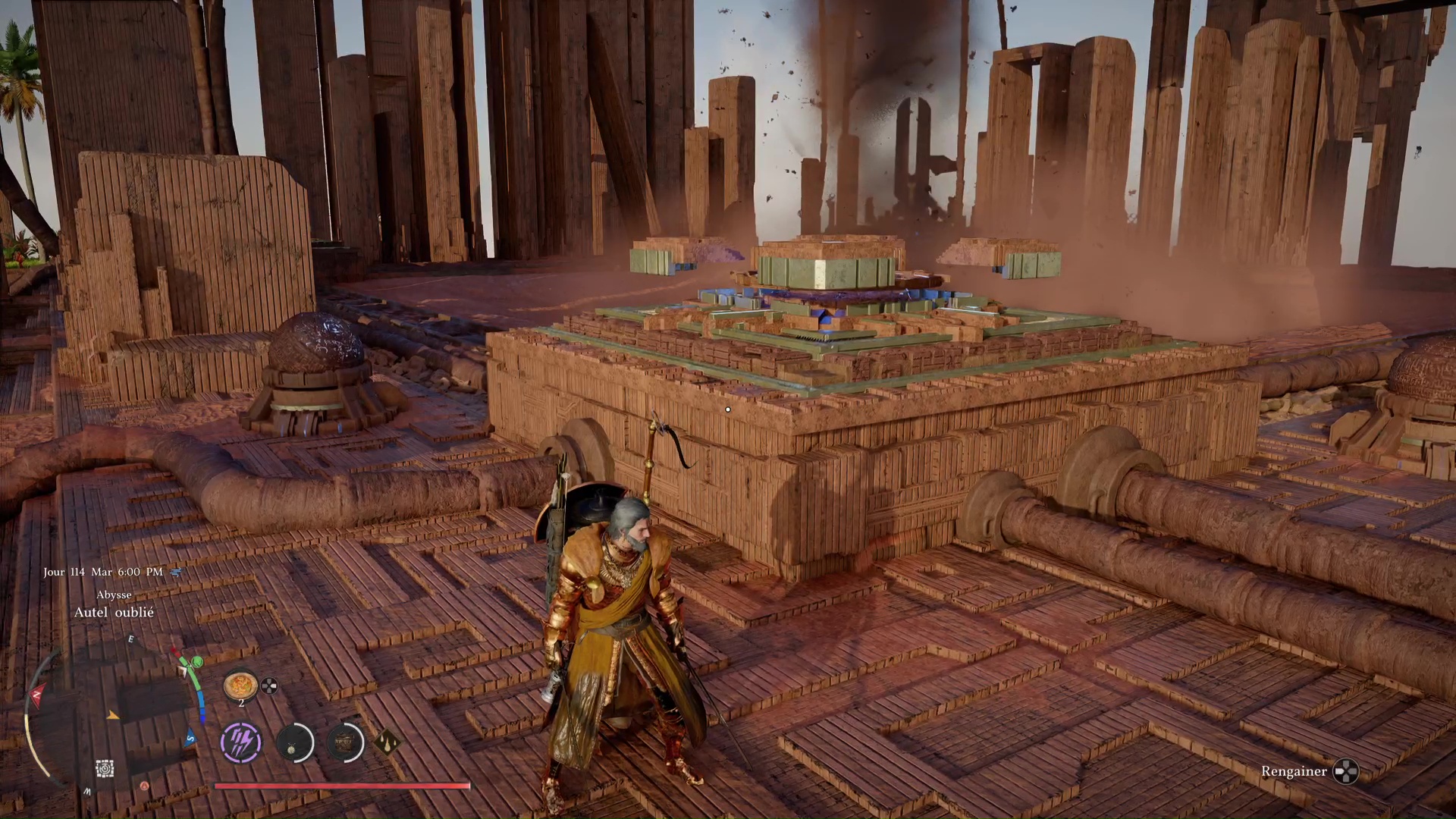The height and width of the screenshot is (819, 1456).
Task: Activate the purple lightning claw skill
Action: click(241, 742)
